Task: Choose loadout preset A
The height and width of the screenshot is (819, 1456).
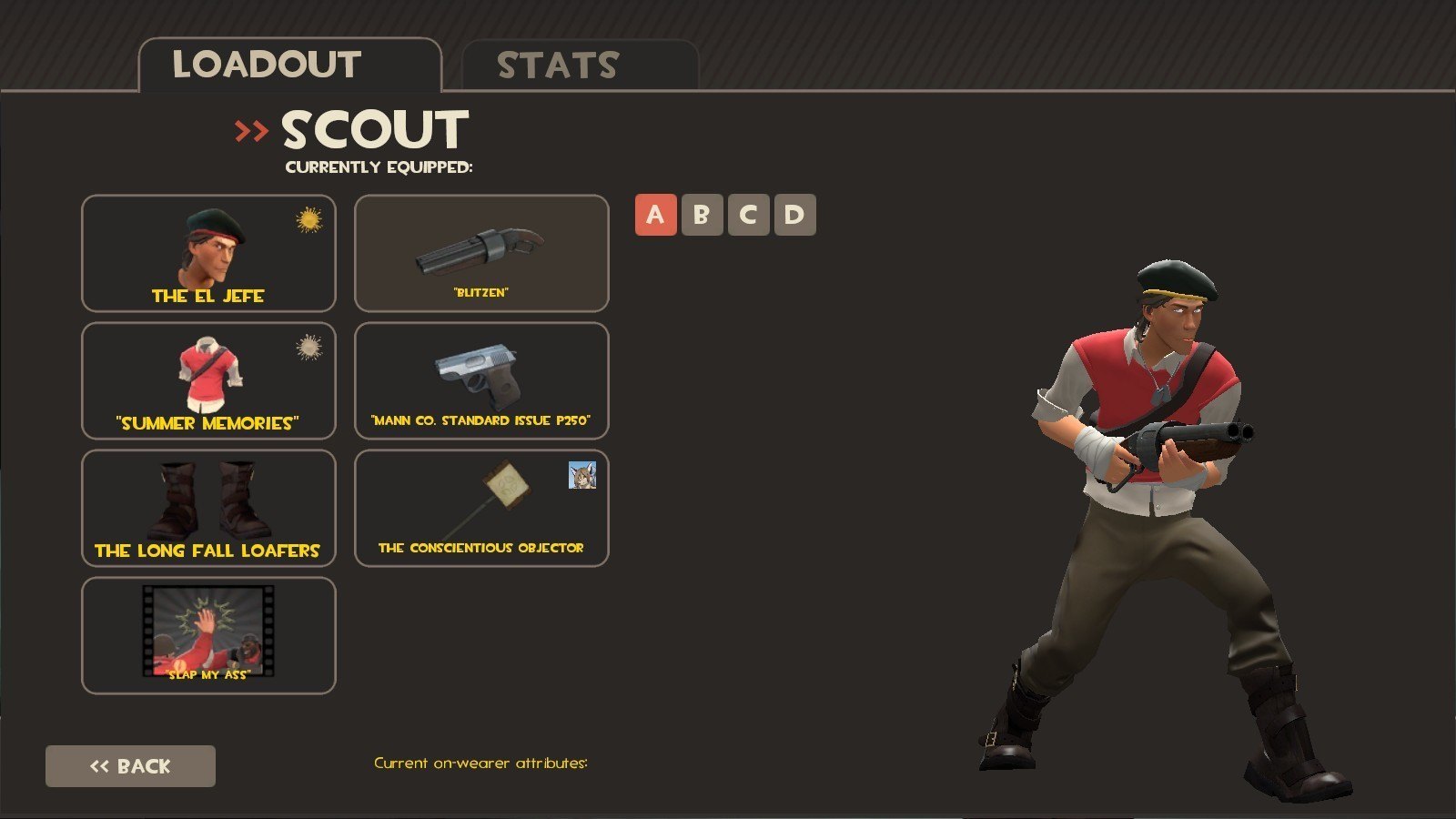Action: [x=655, y=215]
